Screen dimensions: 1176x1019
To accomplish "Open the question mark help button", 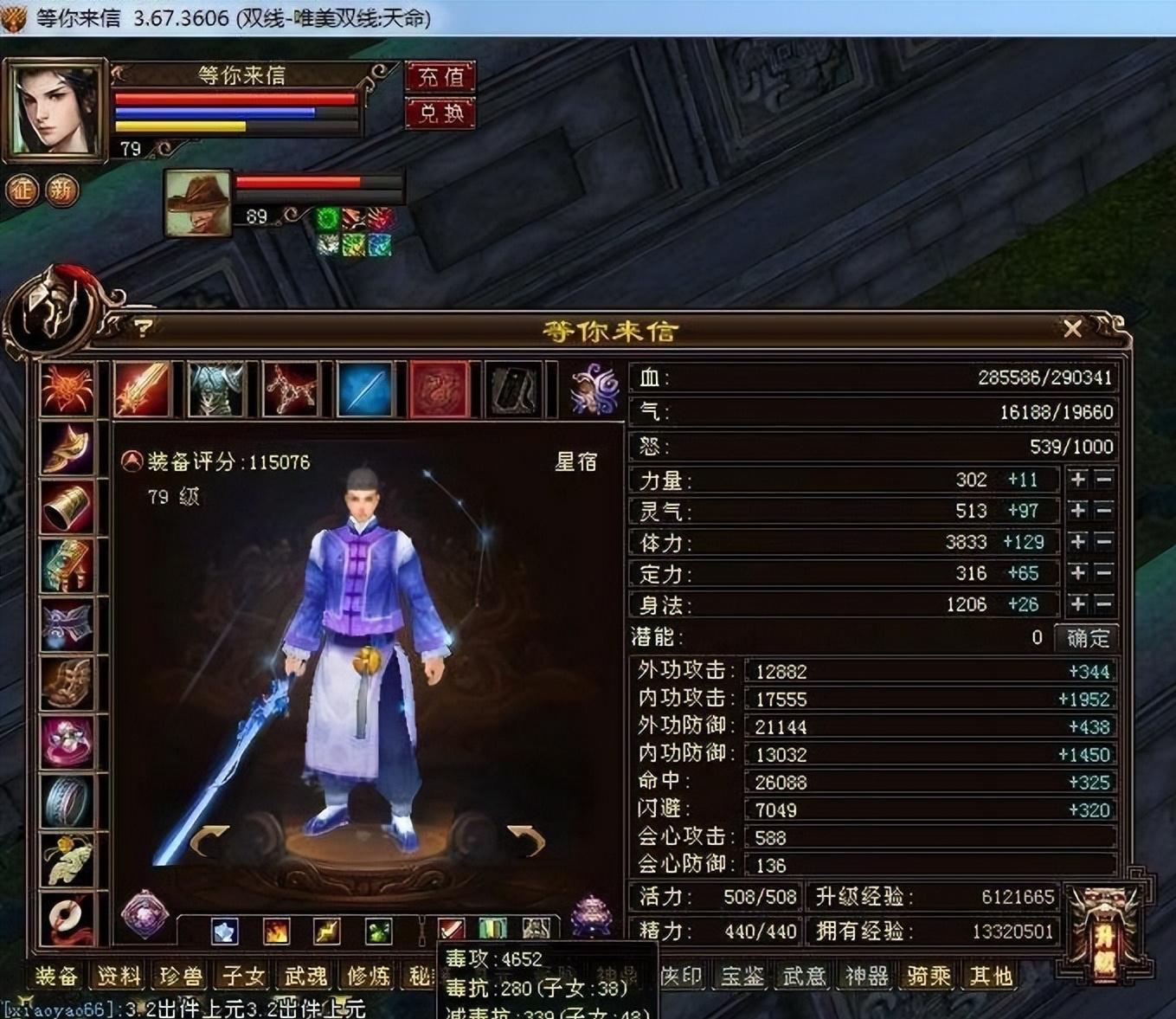I will pyautogui.click(x=144, y=328).
